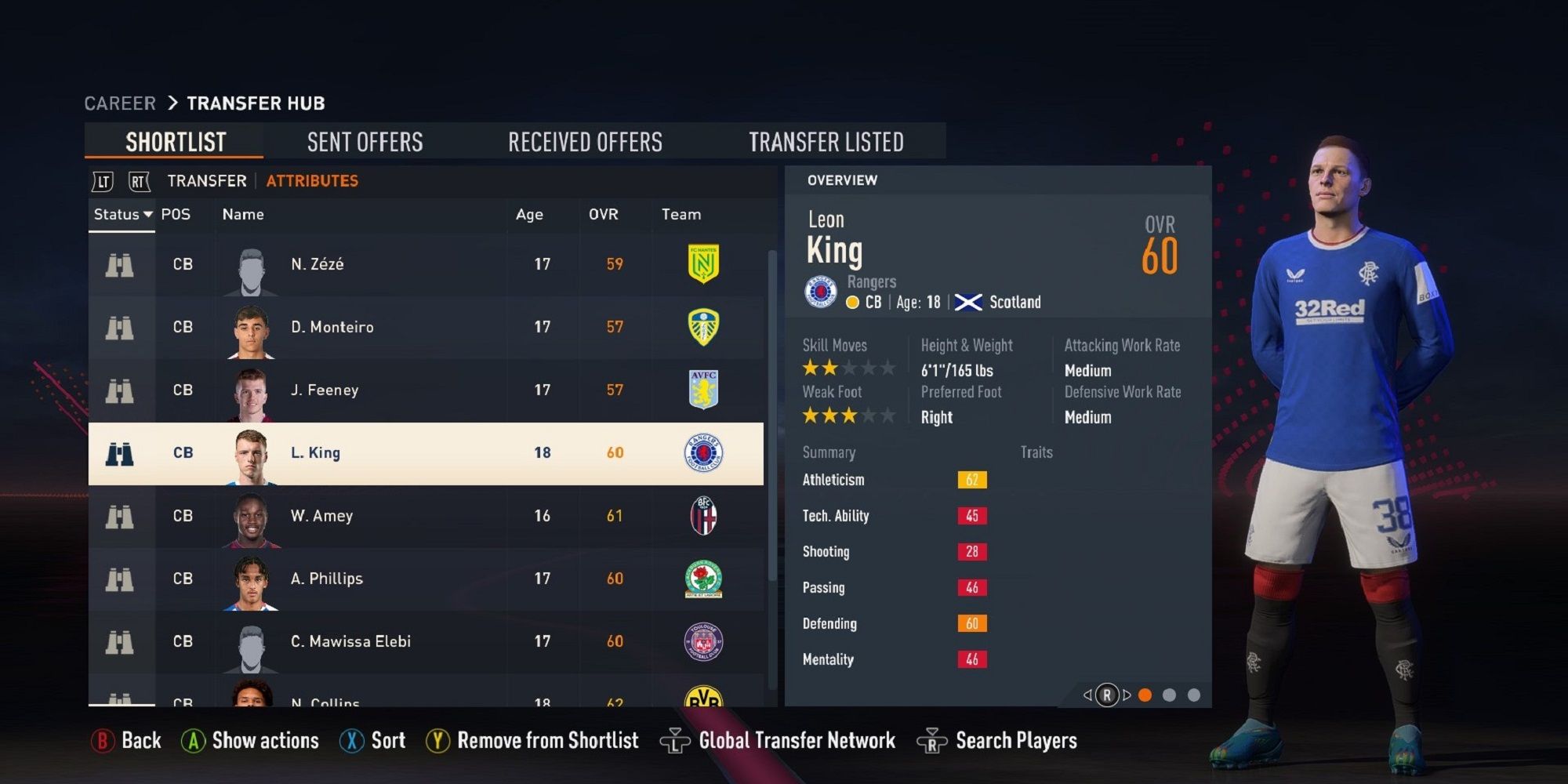Click the right arrow beside the R stick indicator

coord(1127,694)
